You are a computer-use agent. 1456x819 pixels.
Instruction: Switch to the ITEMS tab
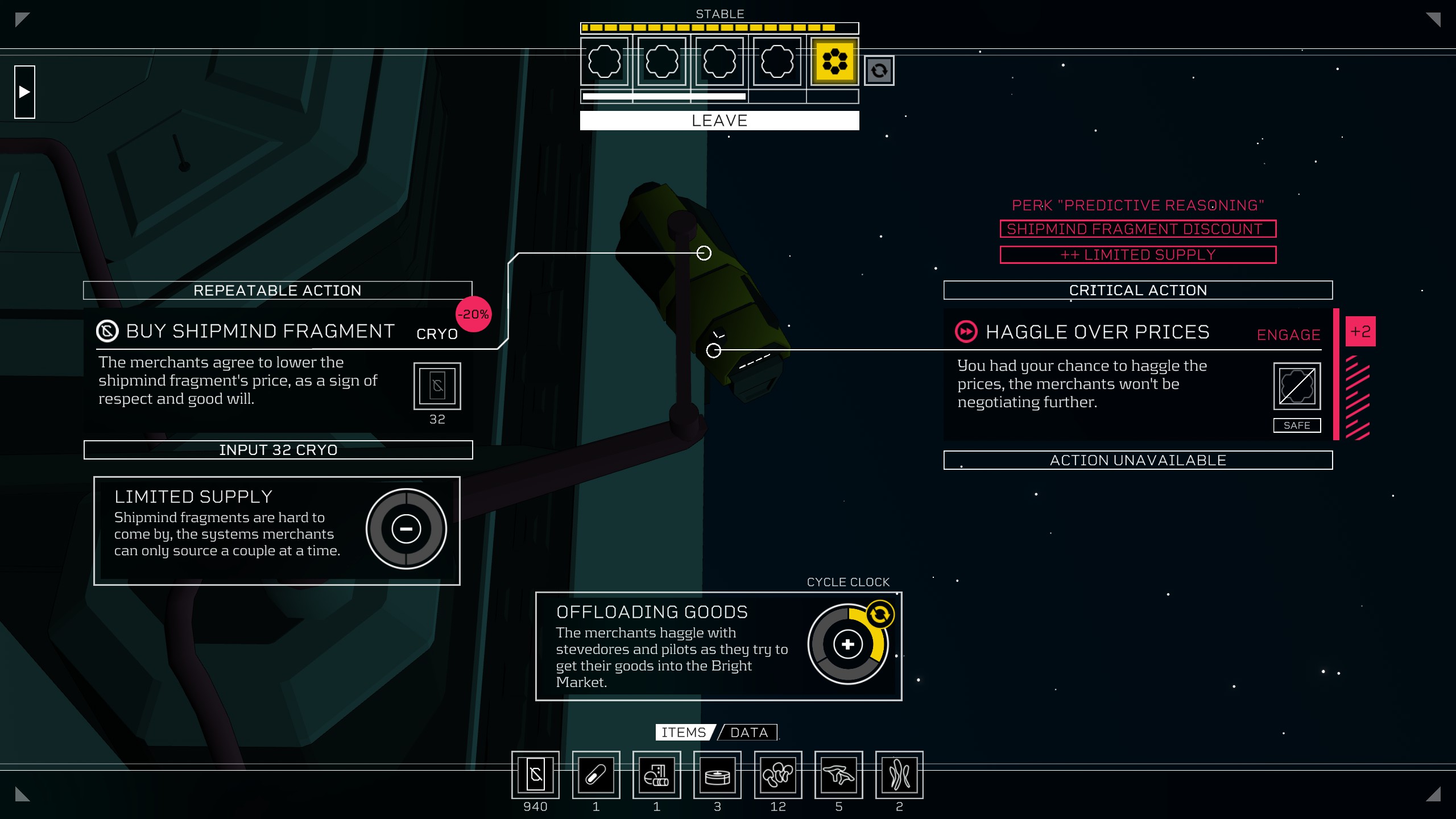click(x=684, y=733)
